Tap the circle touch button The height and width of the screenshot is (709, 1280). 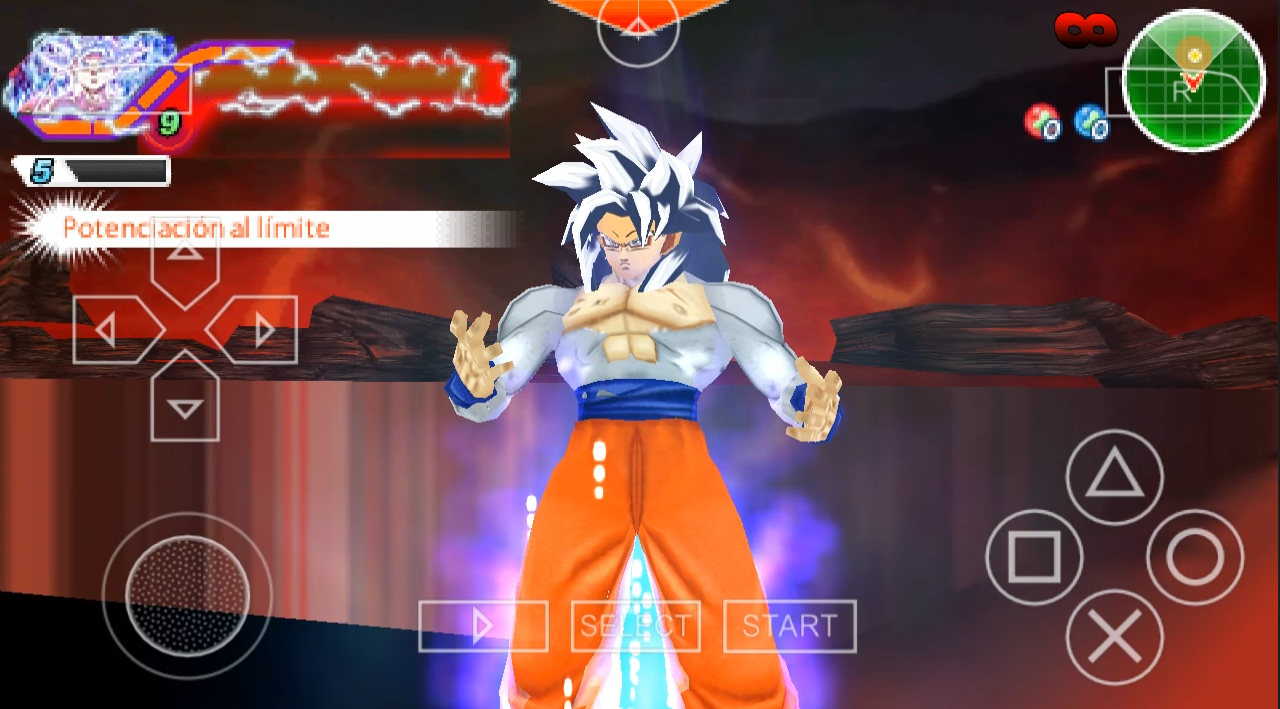pos(1195,557)
